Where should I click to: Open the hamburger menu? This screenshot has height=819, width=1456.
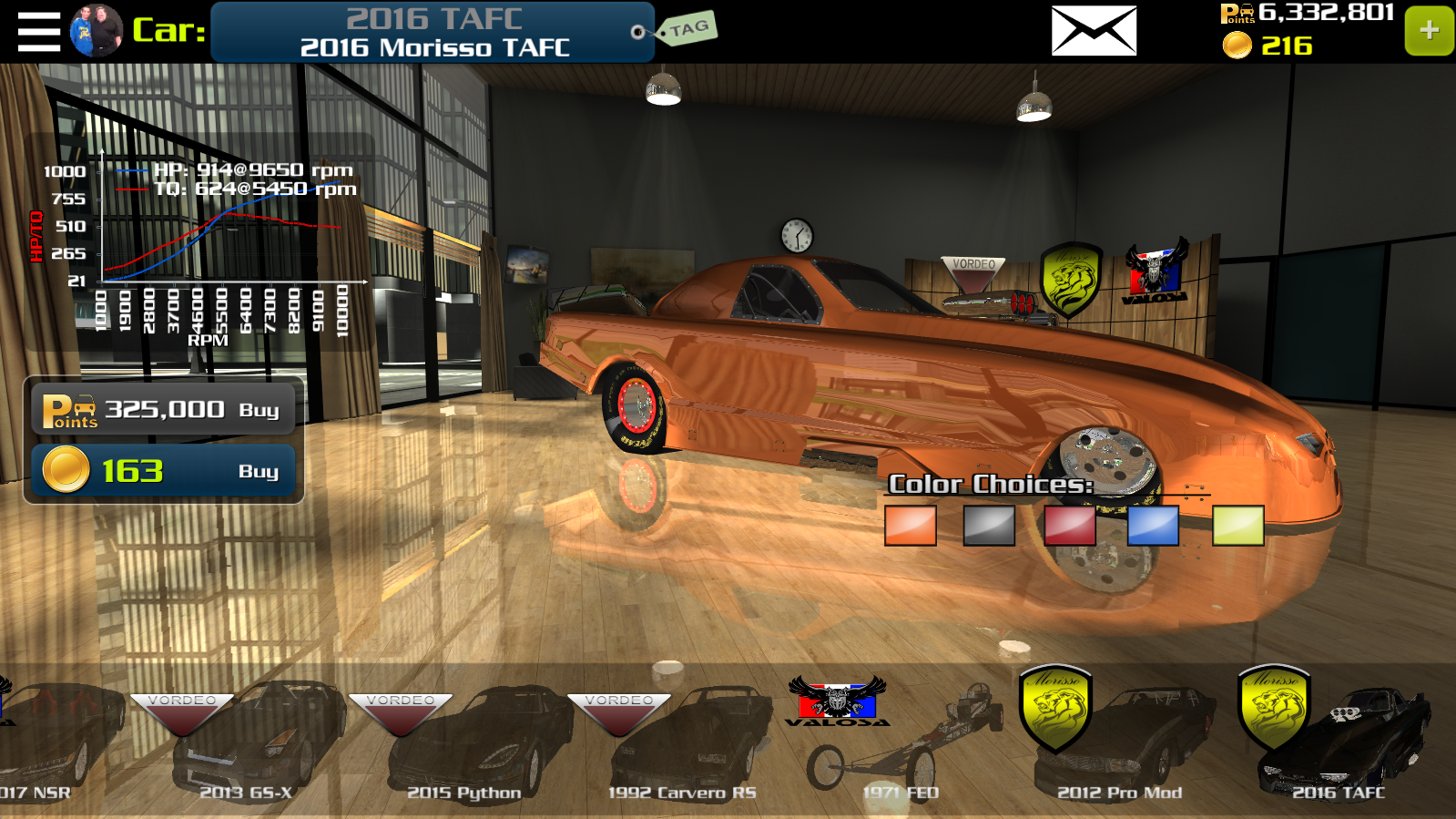tap(38, 32)
